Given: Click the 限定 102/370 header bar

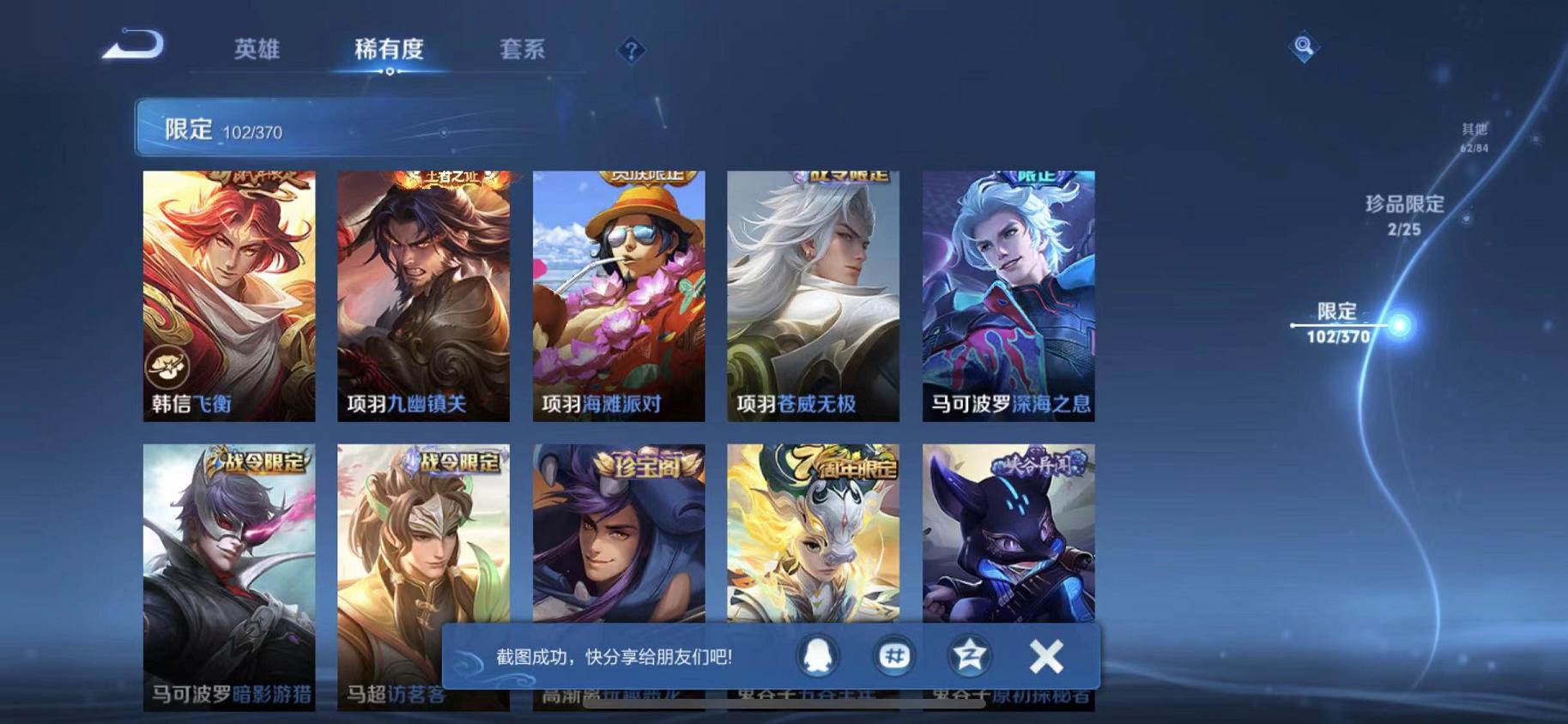Looking at the screenshot, I should [x=343, y=130].
